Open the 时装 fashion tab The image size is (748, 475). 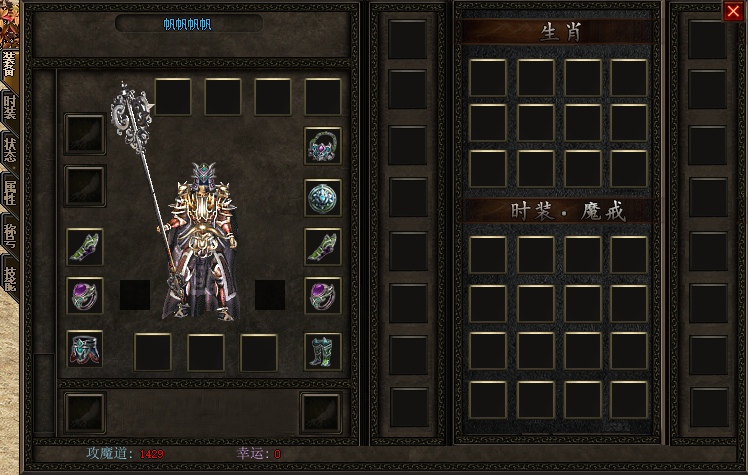9,108
